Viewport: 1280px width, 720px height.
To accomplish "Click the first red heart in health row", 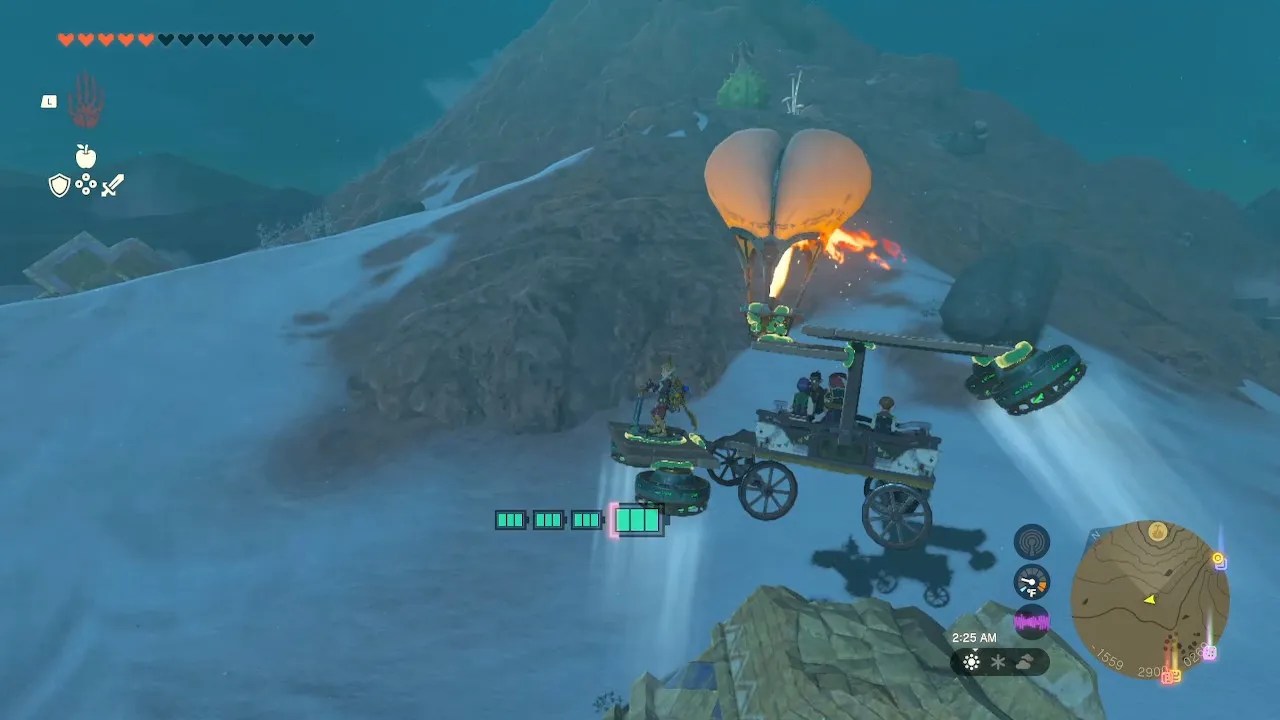I will point(64,38).
